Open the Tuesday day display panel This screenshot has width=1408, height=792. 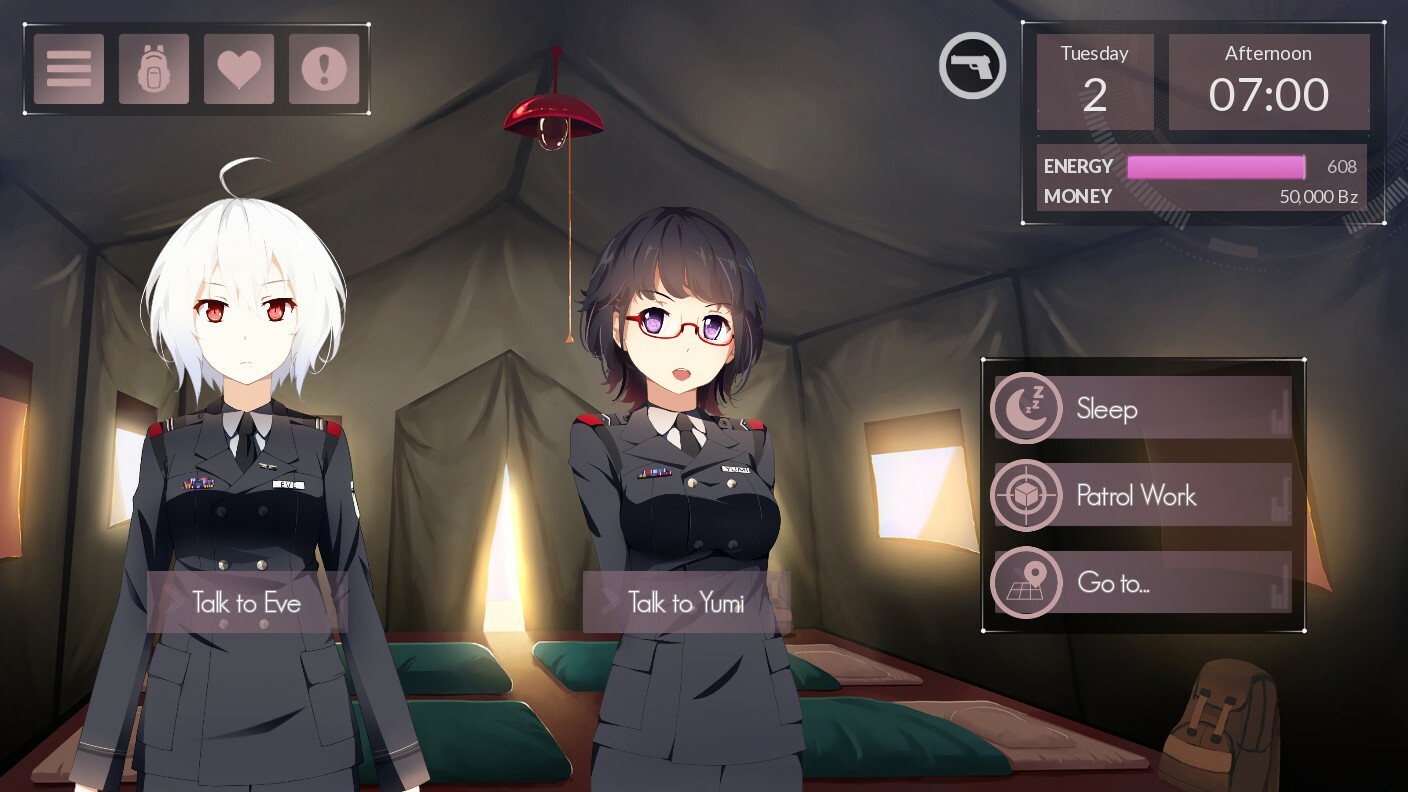(x=1093, y=80)
